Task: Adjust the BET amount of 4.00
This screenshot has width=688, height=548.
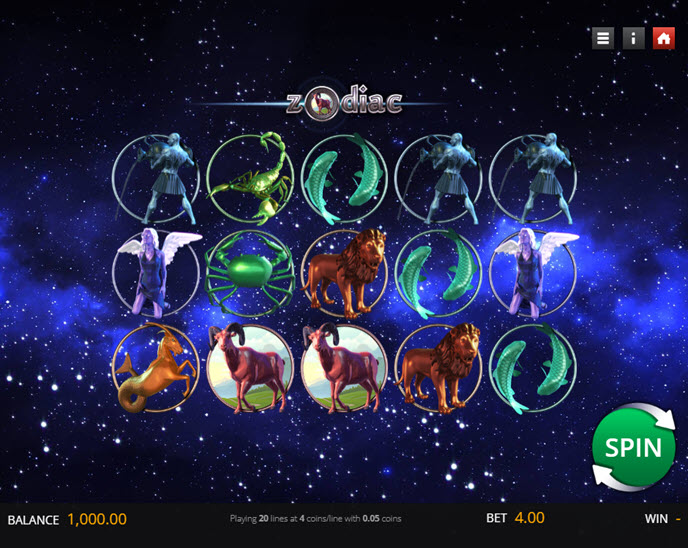Action: [529, 519]
